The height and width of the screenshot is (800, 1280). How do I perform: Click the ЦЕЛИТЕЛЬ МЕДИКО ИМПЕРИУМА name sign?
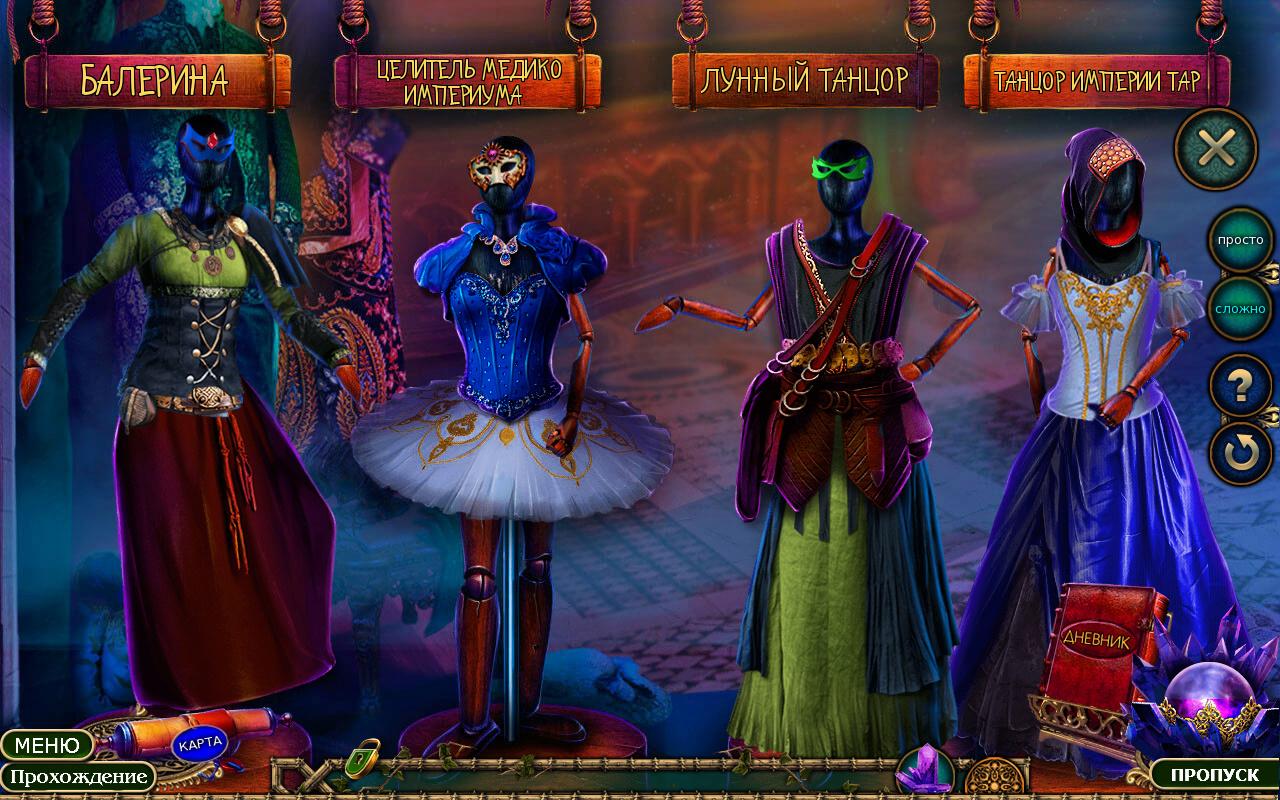coord(468,81)
